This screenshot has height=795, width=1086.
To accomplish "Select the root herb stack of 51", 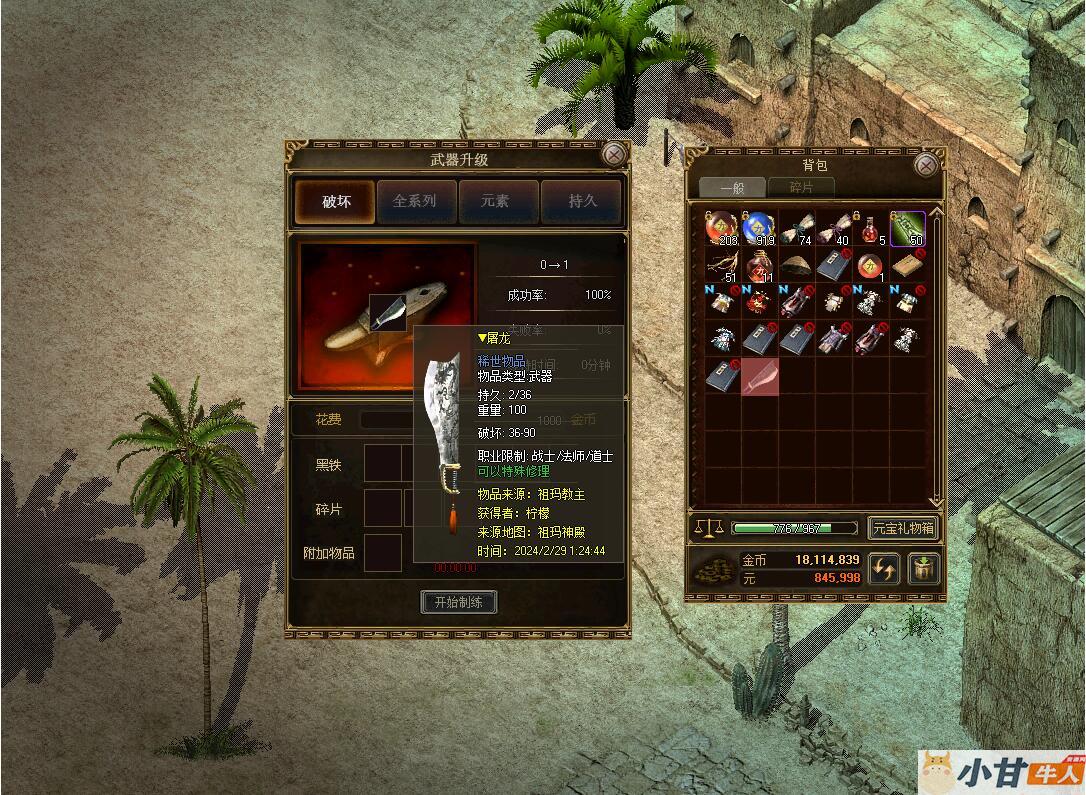I will pyautogui.click(x=722, y=266).
